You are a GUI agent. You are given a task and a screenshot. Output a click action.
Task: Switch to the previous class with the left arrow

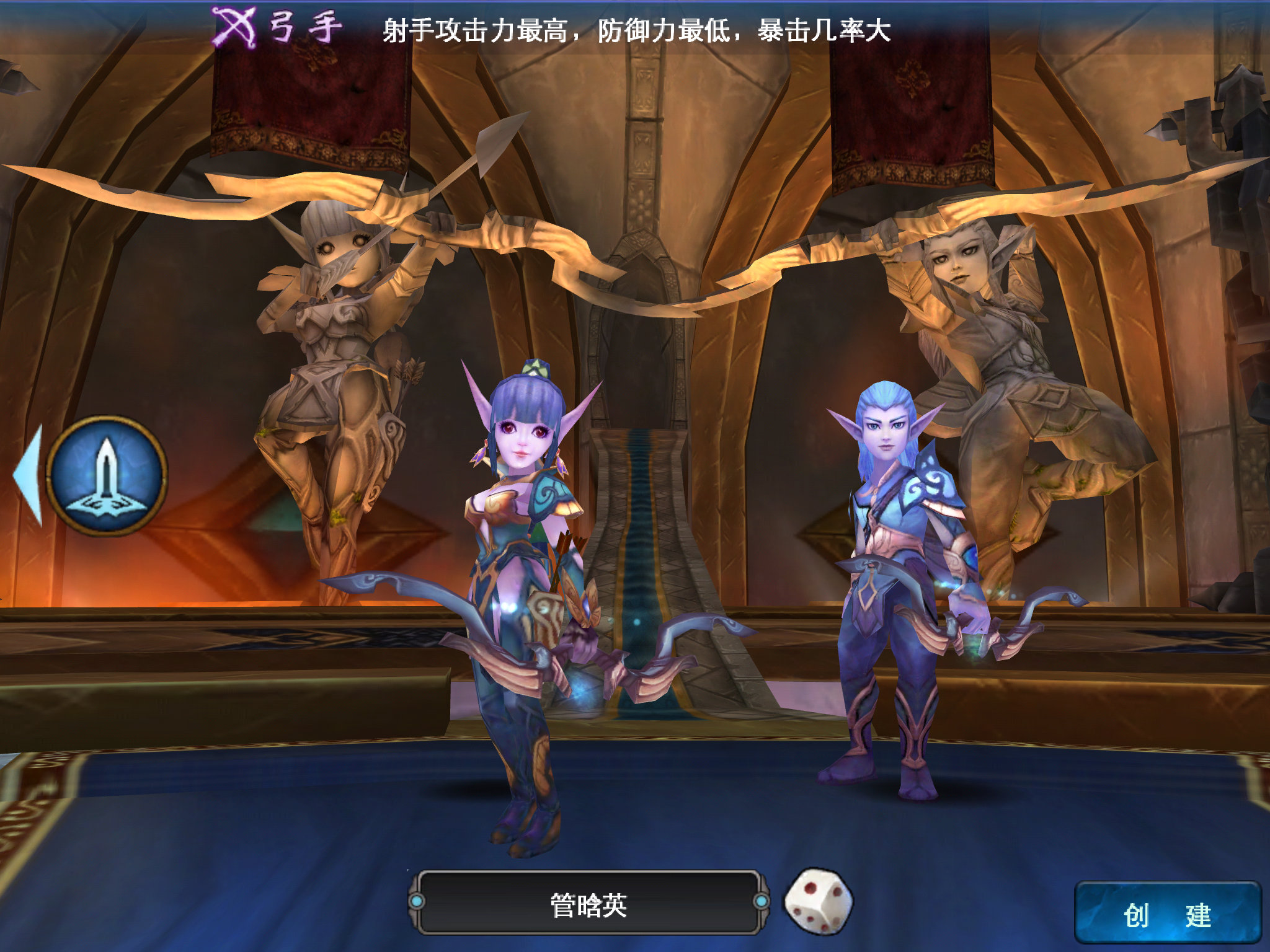[29, 475]
